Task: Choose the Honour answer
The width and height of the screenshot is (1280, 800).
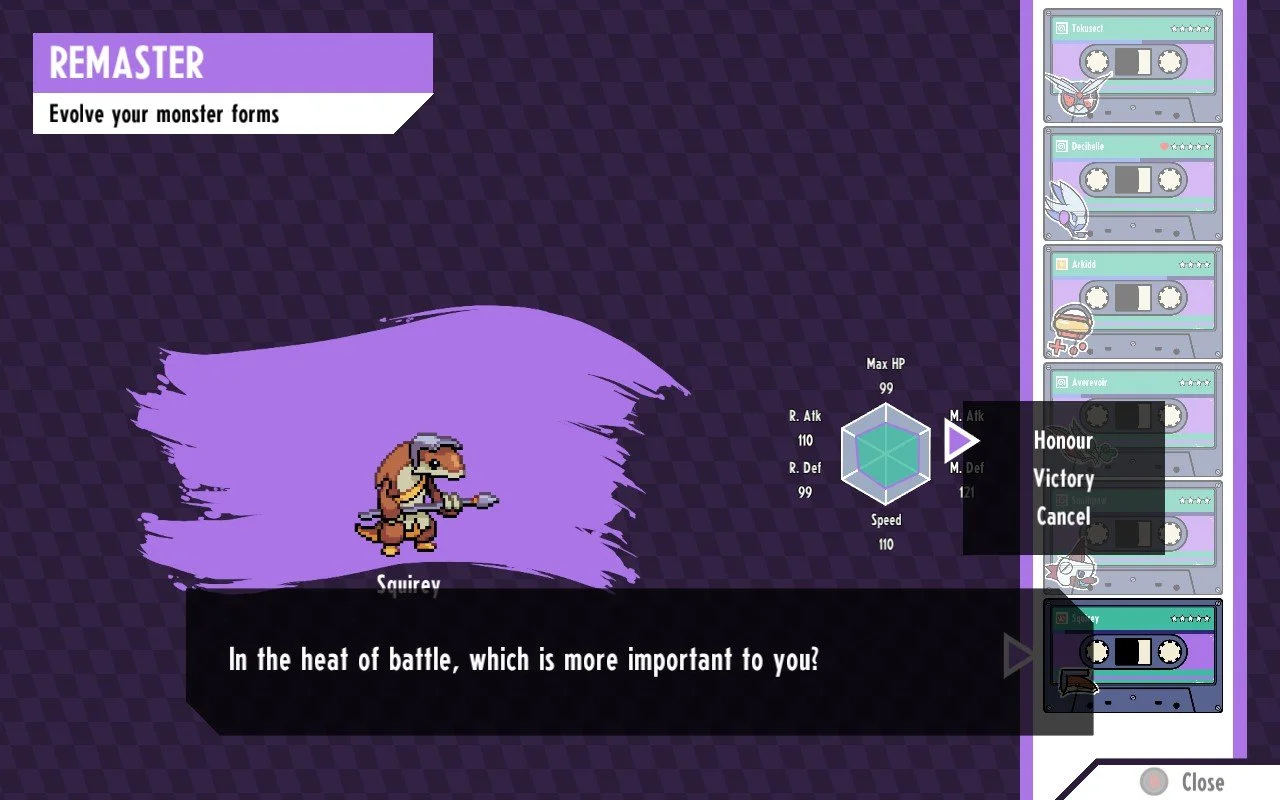Action: click(1063, 441)
